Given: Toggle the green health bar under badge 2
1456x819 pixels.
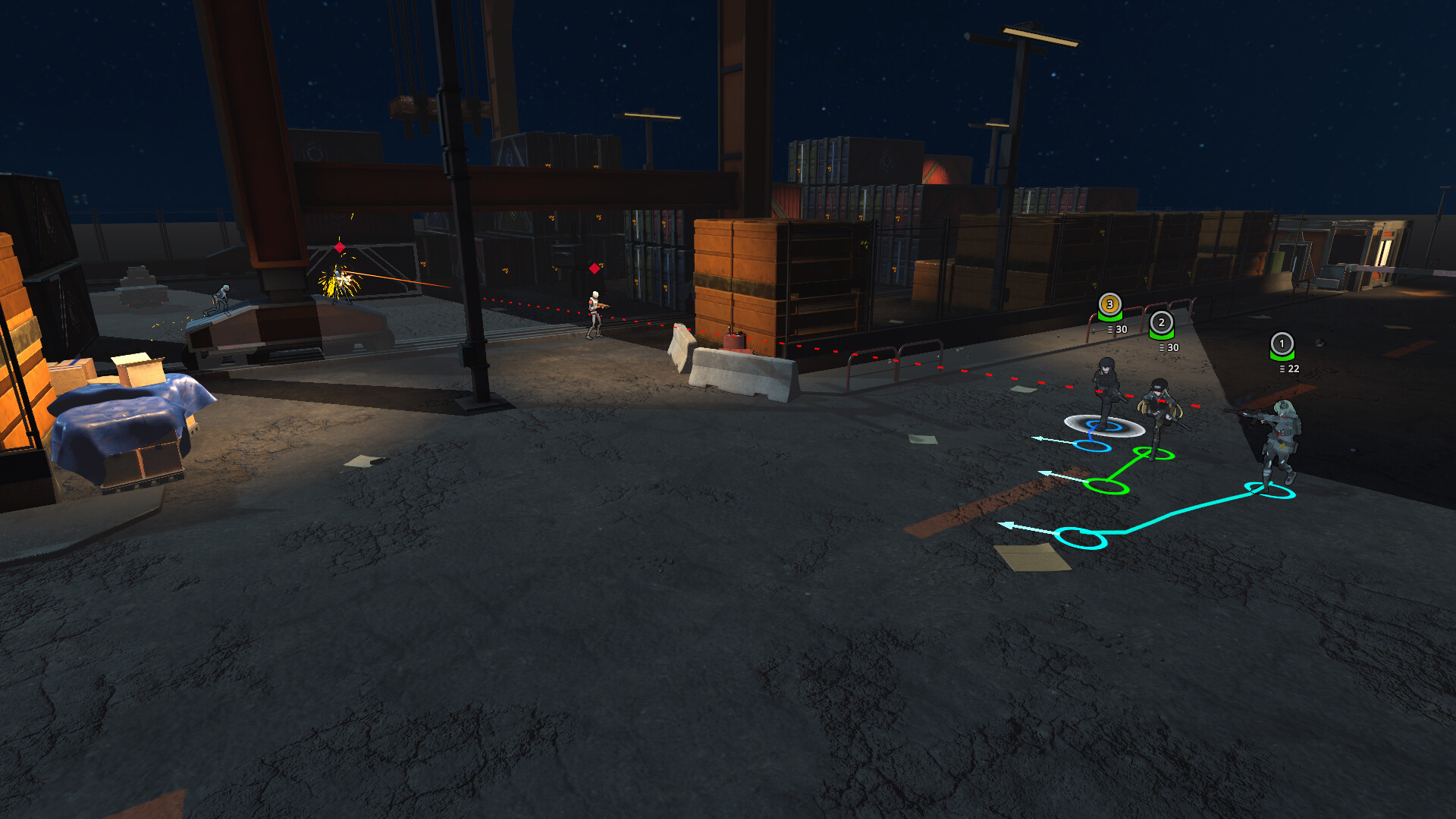Looking at the screenshot, I should click(1161, 334).
